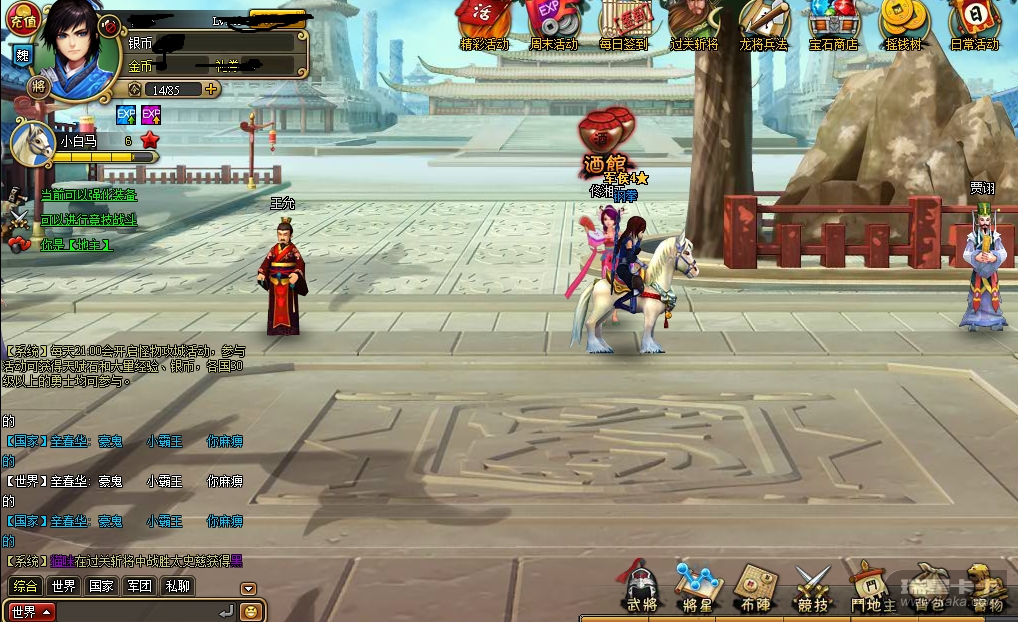1018x622 pixels.
Task: Open the 日常活动 daily activities icon
Action: point(973,24)
